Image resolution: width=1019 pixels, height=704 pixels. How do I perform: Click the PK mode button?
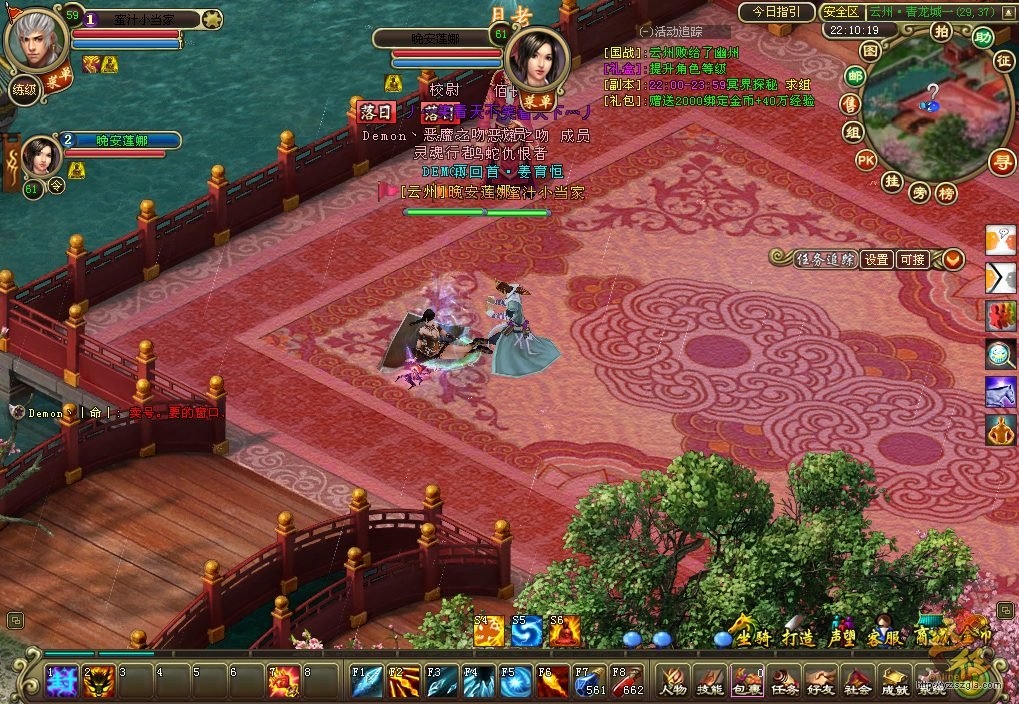866,160
